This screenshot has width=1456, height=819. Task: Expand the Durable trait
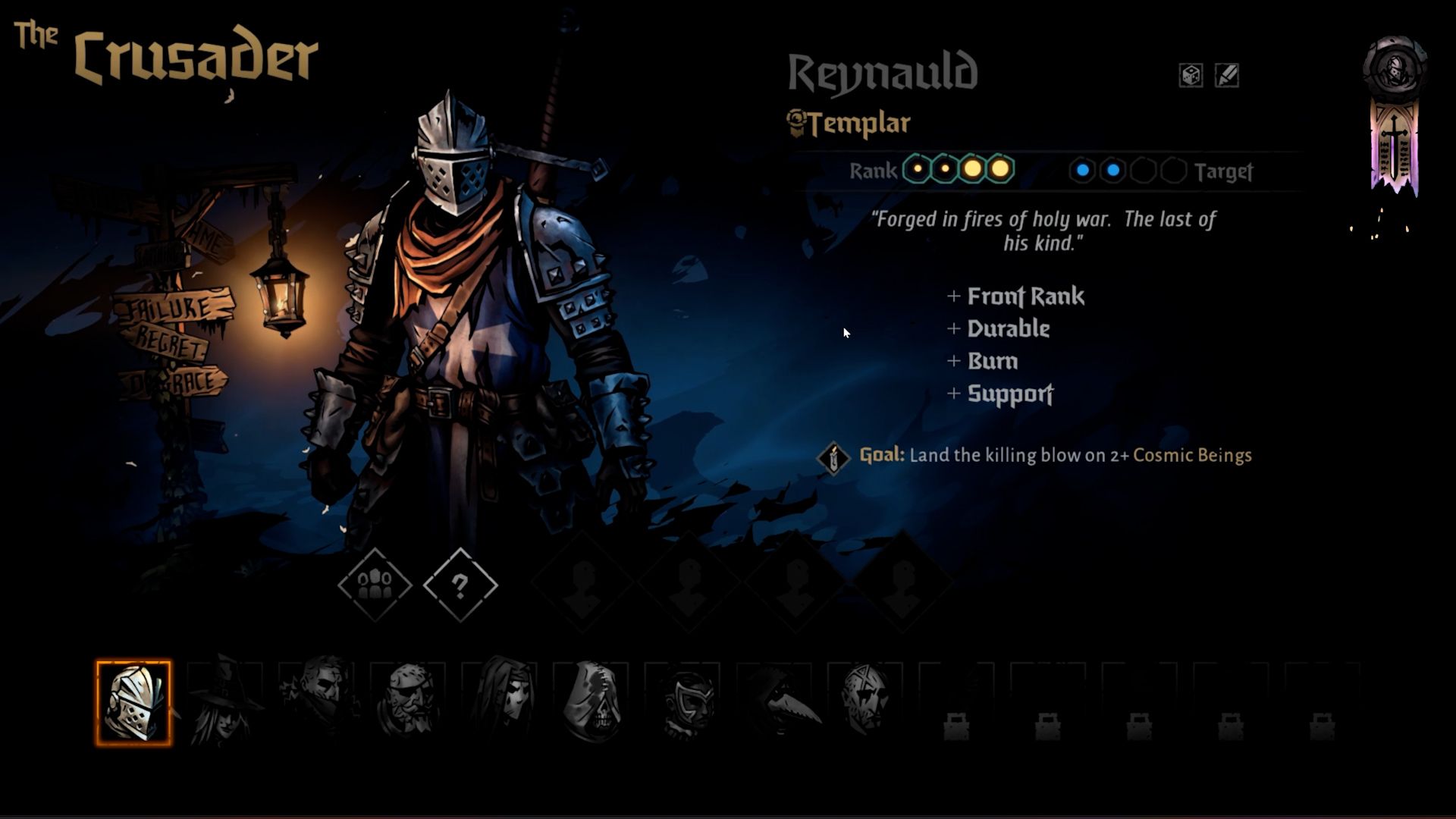pos(999,329)
